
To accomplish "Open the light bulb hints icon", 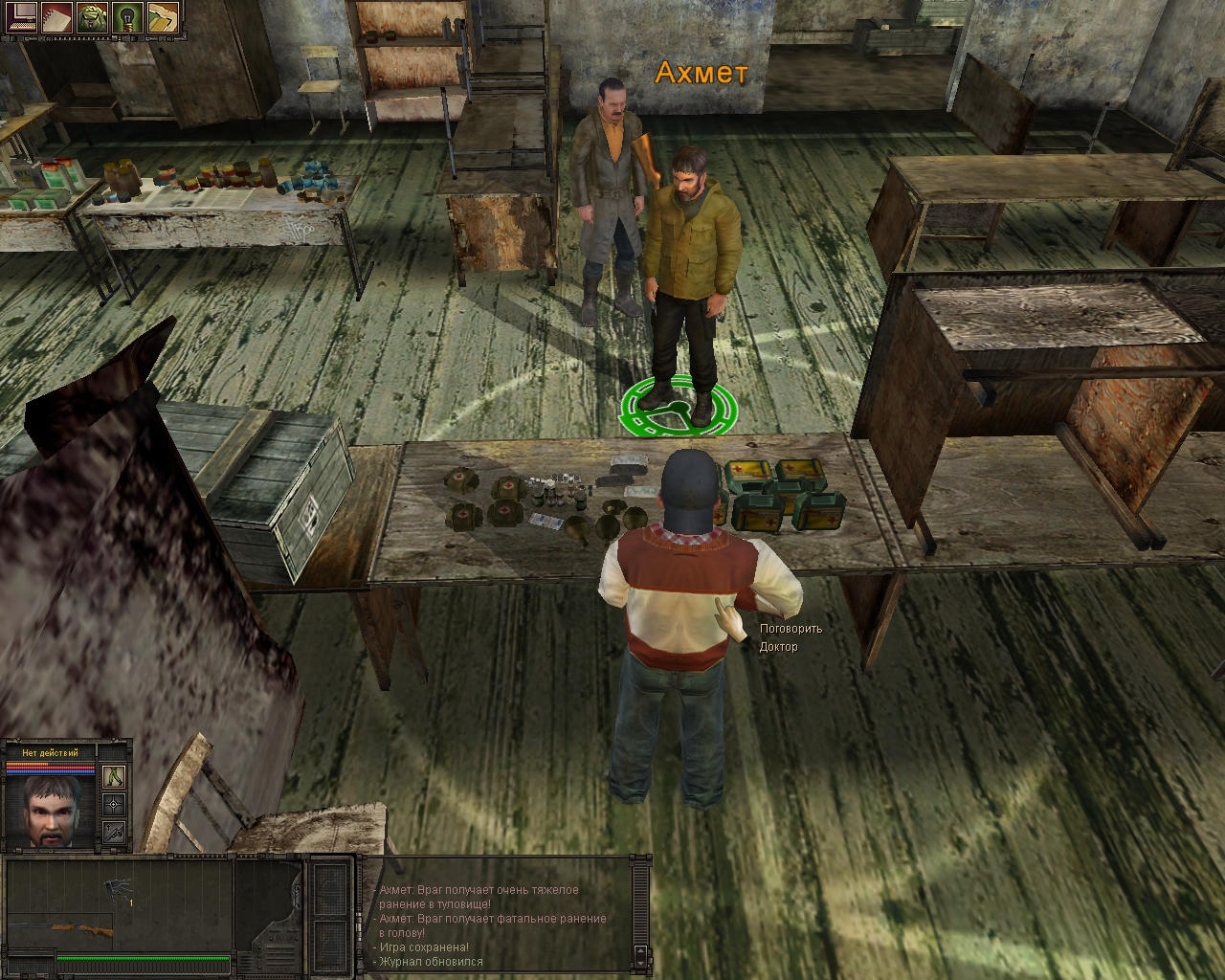I will (127, 16).
